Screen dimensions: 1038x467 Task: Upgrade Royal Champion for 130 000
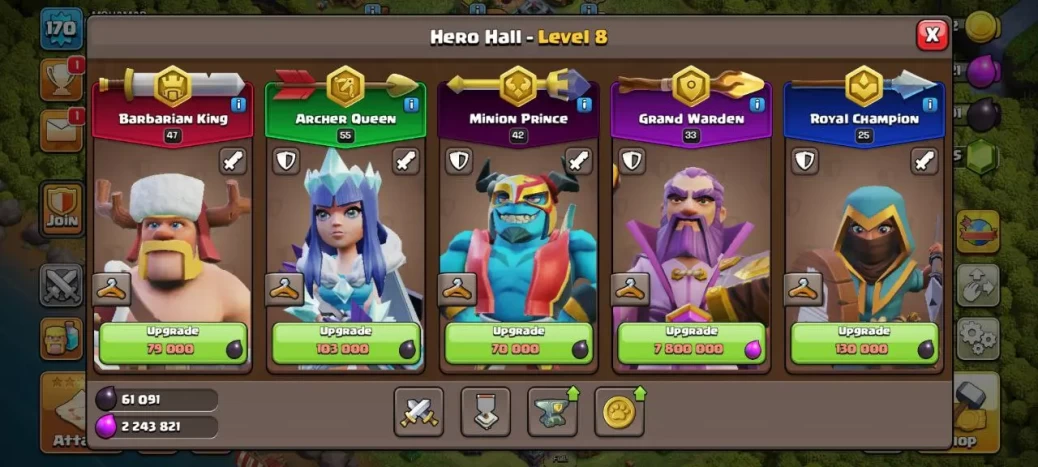[x=864, y=343]
